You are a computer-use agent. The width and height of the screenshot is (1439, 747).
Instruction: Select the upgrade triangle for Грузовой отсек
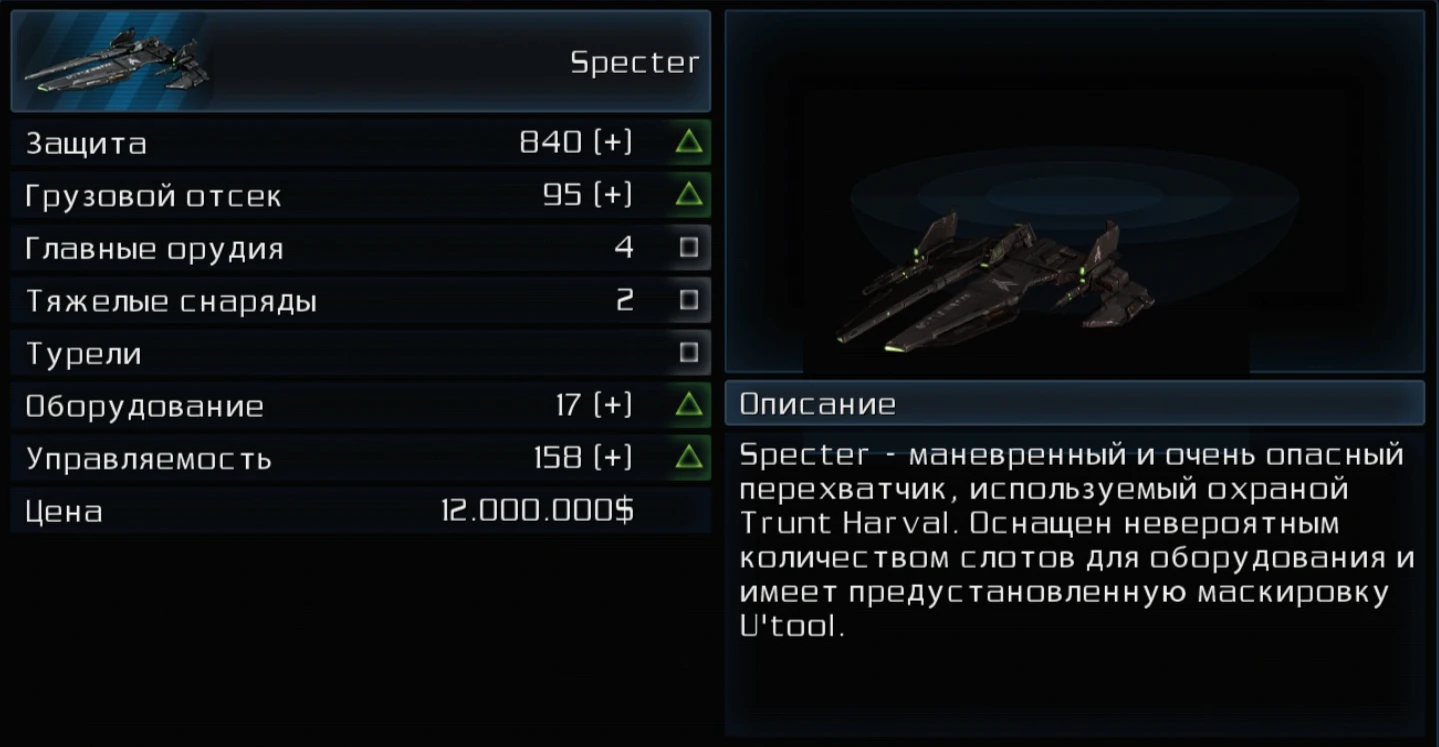[686, 195]
